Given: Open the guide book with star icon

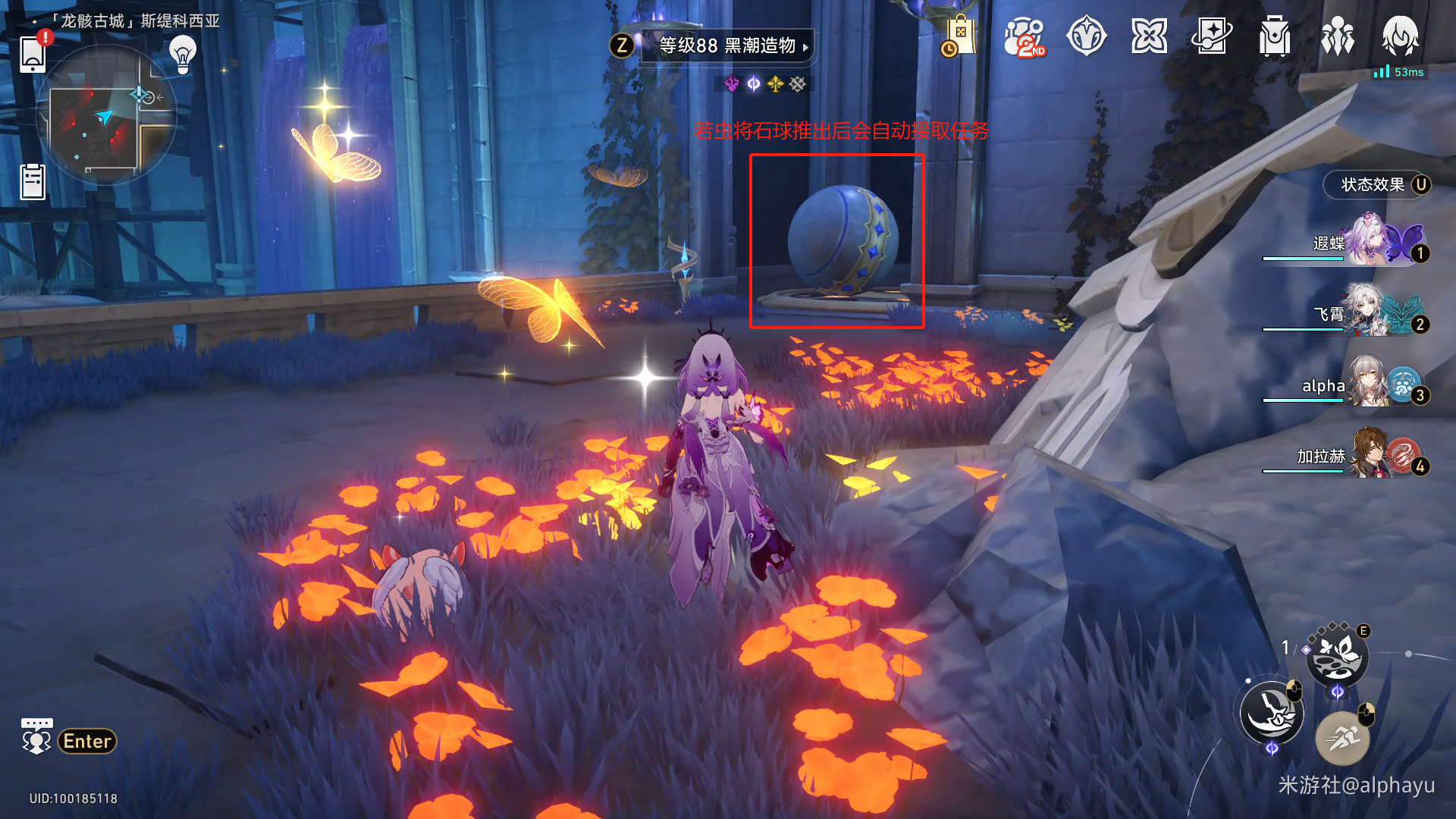Looking at the screenshot, I should tap(1211, 36).
